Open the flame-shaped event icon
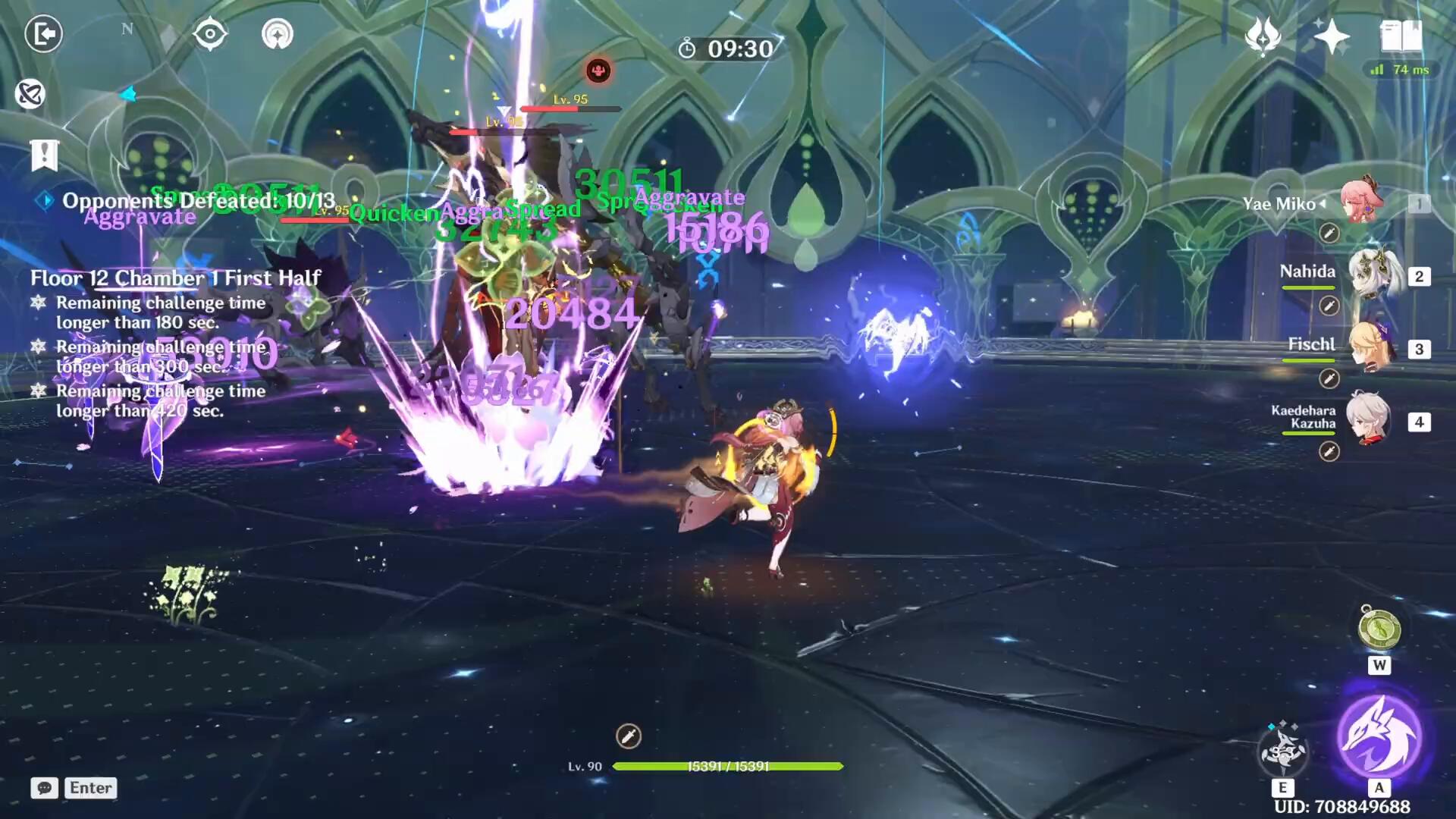1456x819 pixels. (1263, 36)
